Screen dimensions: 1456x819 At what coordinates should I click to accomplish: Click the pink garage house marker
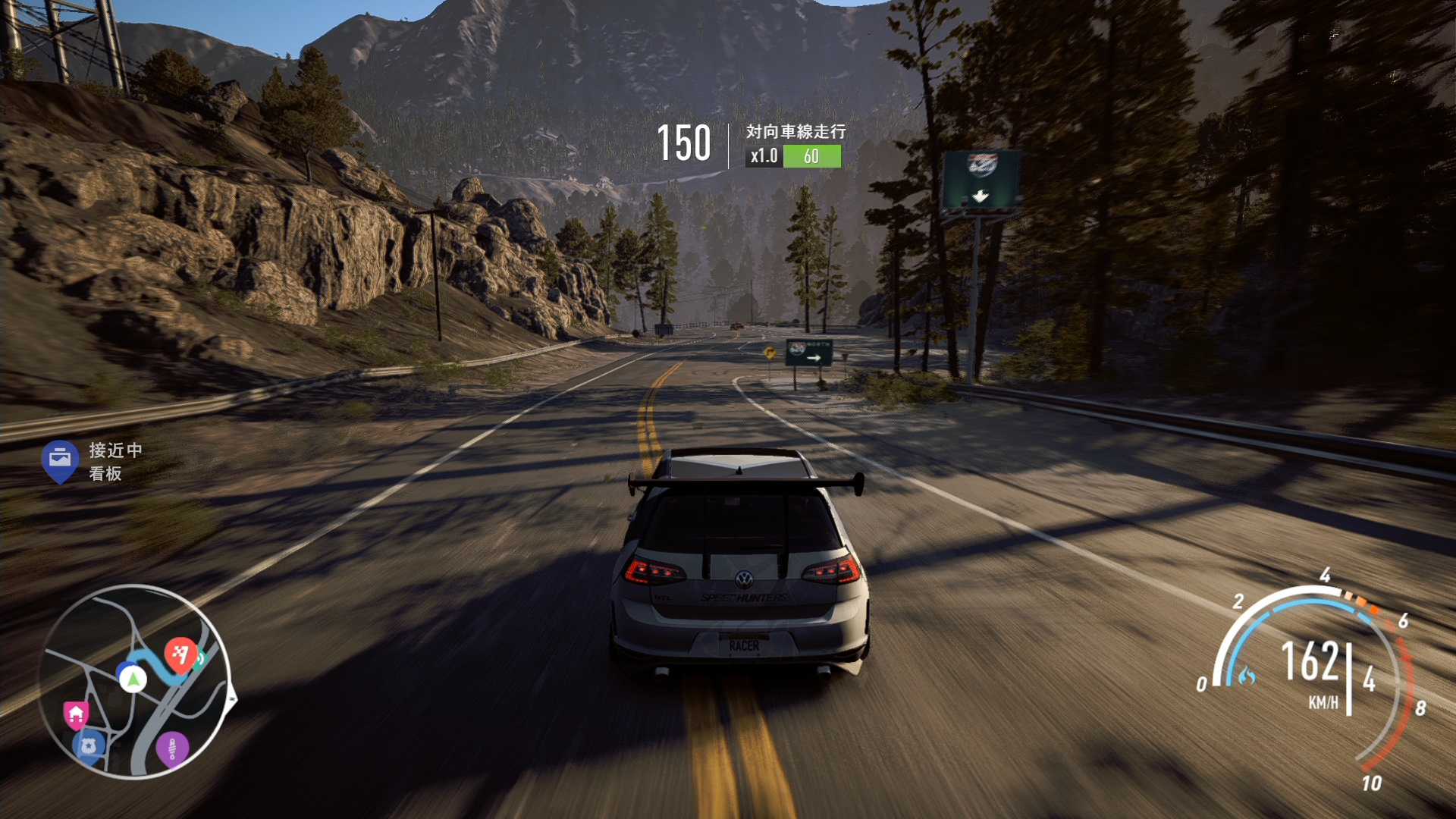[x=76, y=714]
